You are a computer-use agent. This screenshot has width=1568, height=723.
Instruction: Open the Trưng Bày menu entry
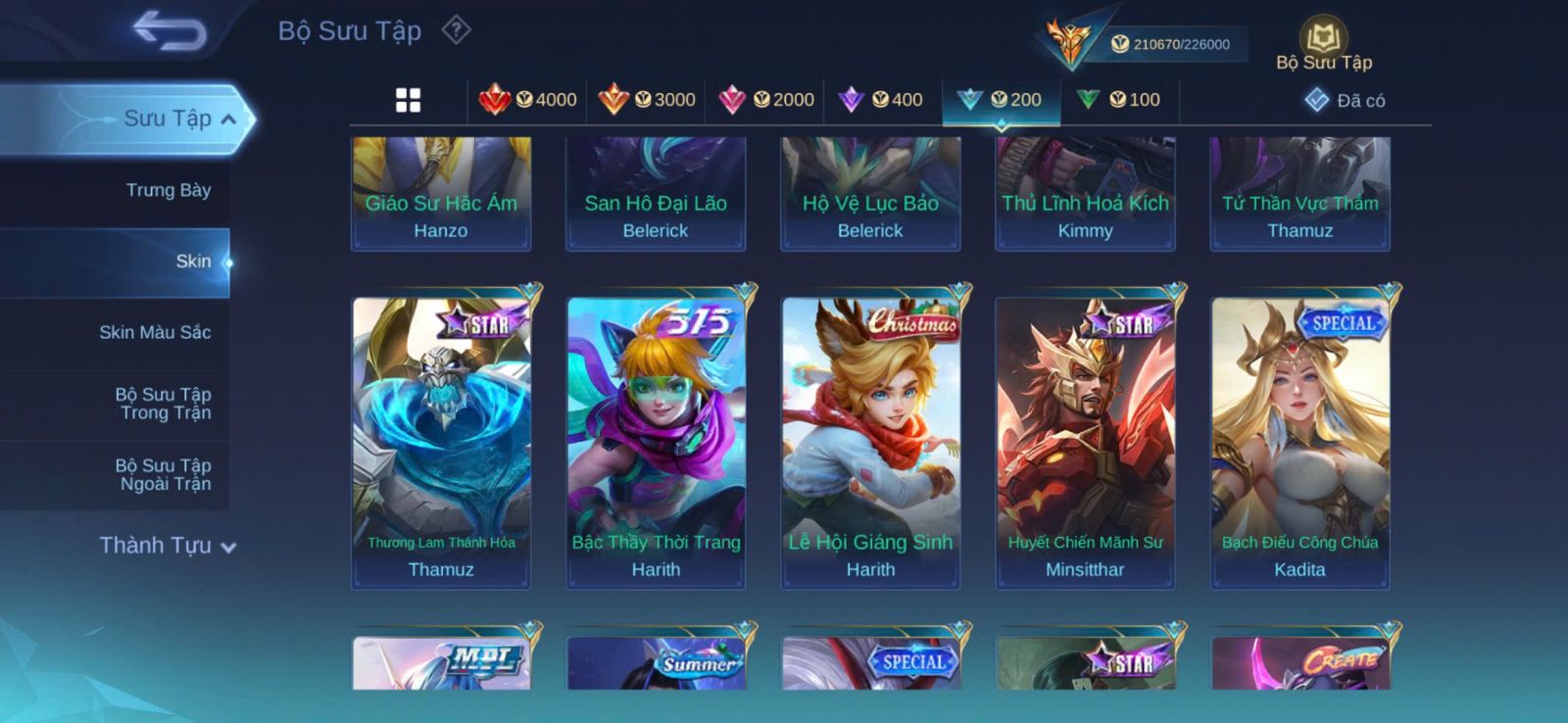[168, 190]
